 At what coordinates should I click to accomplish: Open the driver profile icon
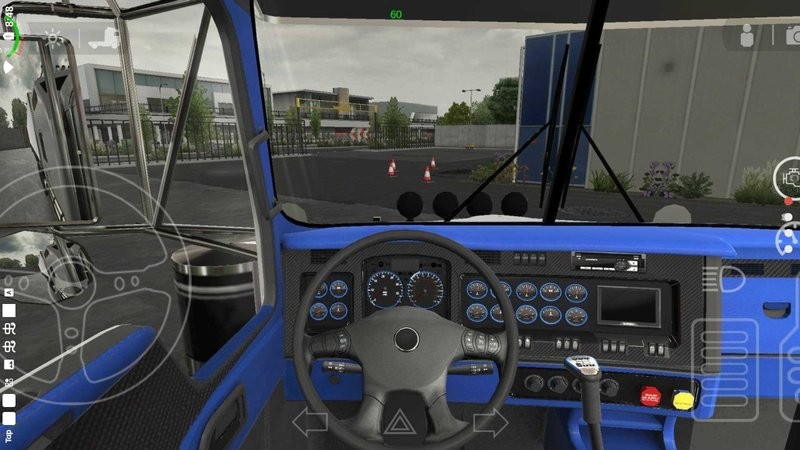pos(746,37)
